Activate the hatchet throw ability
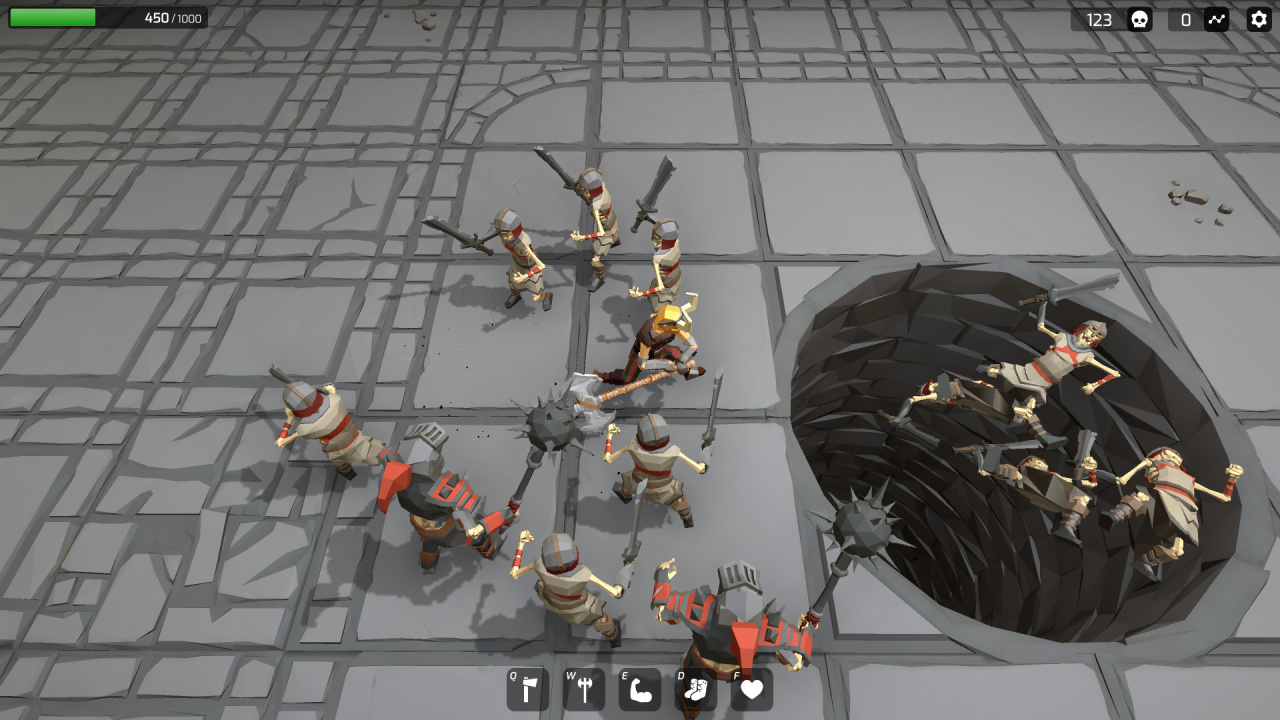This screenshot has height=720, width=1280. [x=528, y=689]
